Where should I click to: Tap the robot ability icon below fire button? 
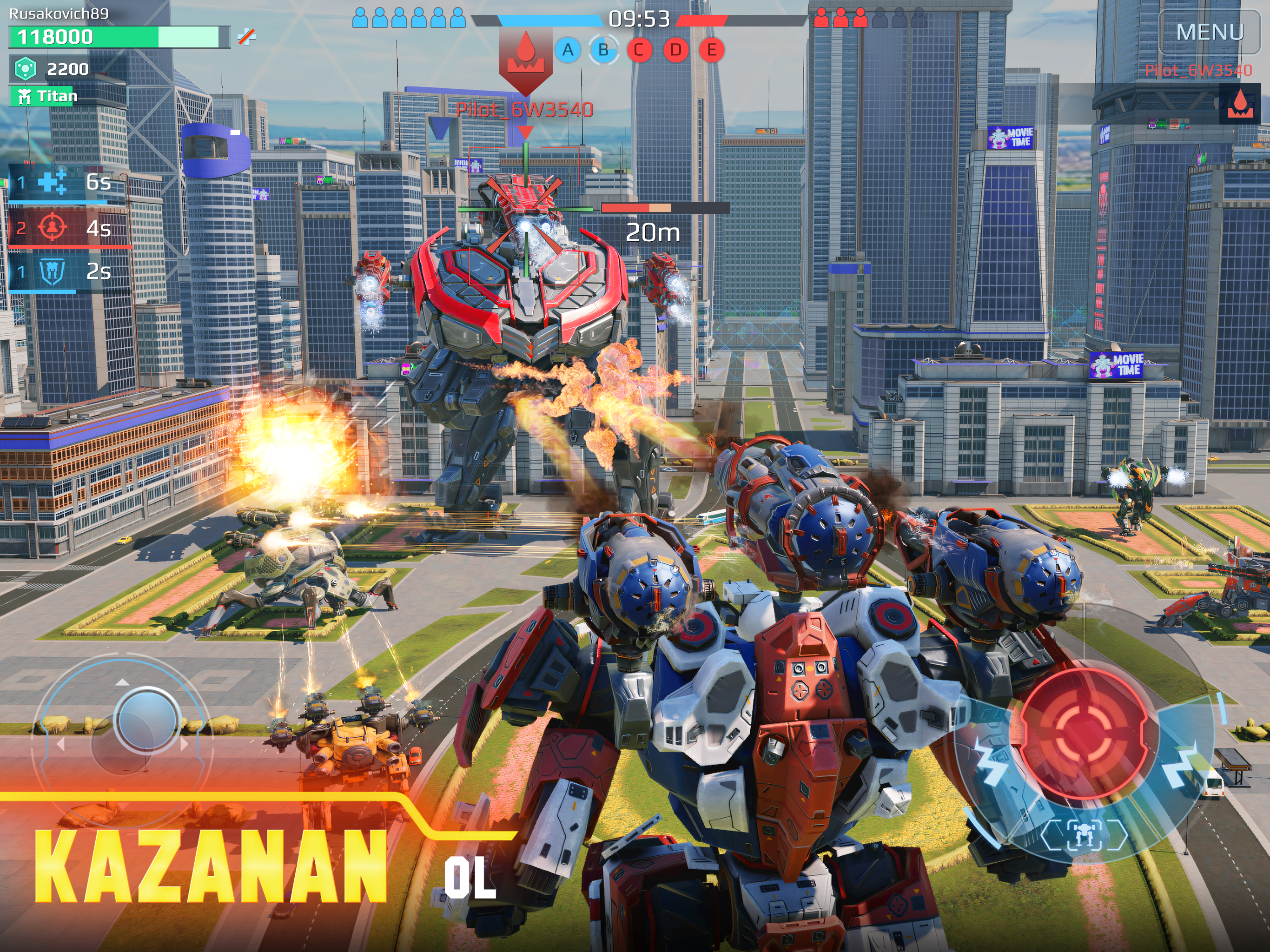(1083, 834)
